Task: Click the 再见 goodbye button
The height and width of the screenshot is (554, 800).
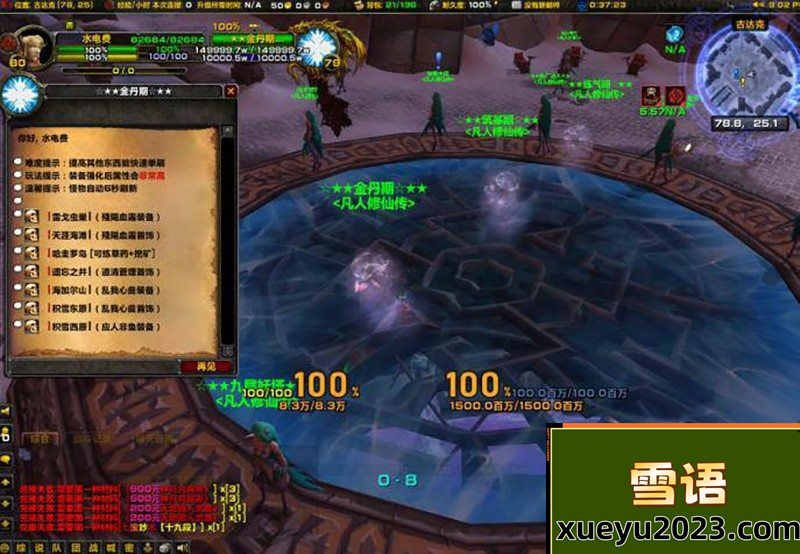Action: (x=207, y=367)
